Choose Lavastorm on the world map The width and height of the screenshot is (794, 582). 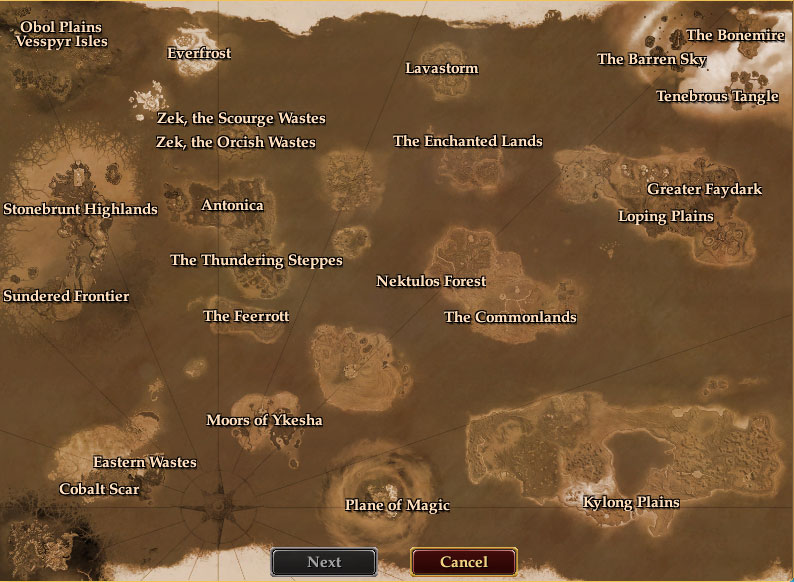click(x=442, y=69)
